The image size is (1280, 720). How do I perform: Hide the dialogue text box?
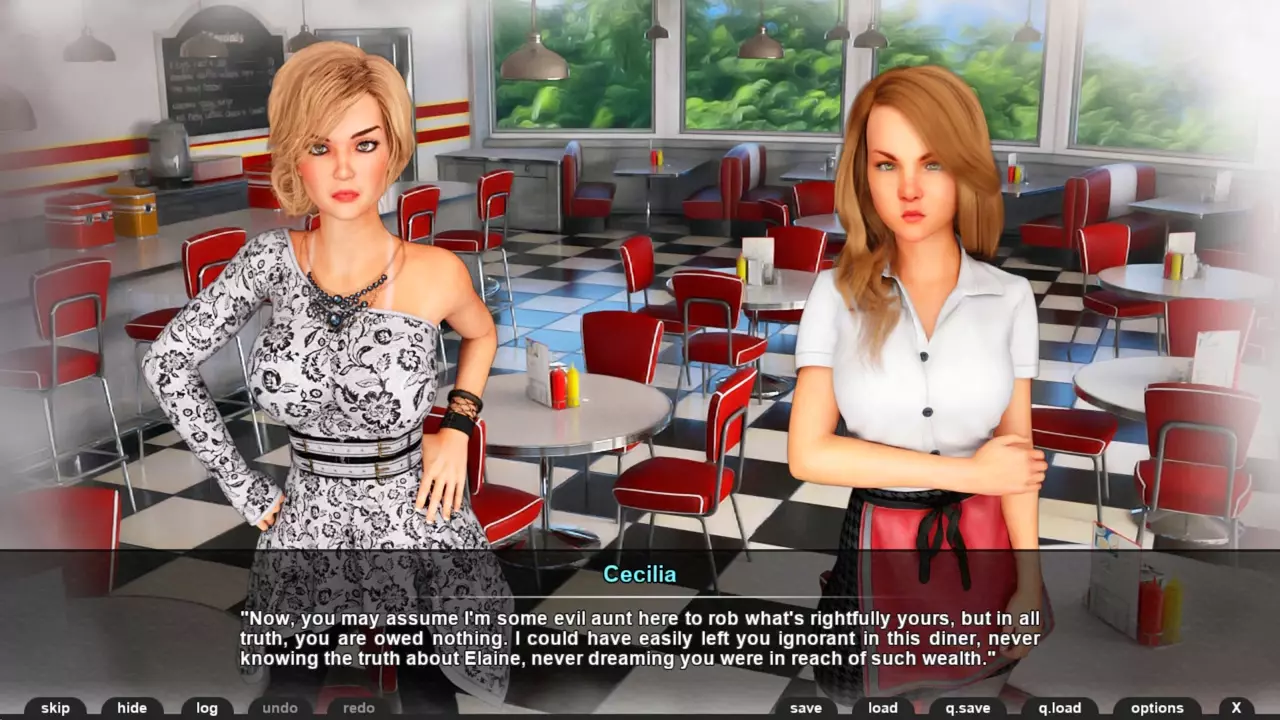point(132,708)
